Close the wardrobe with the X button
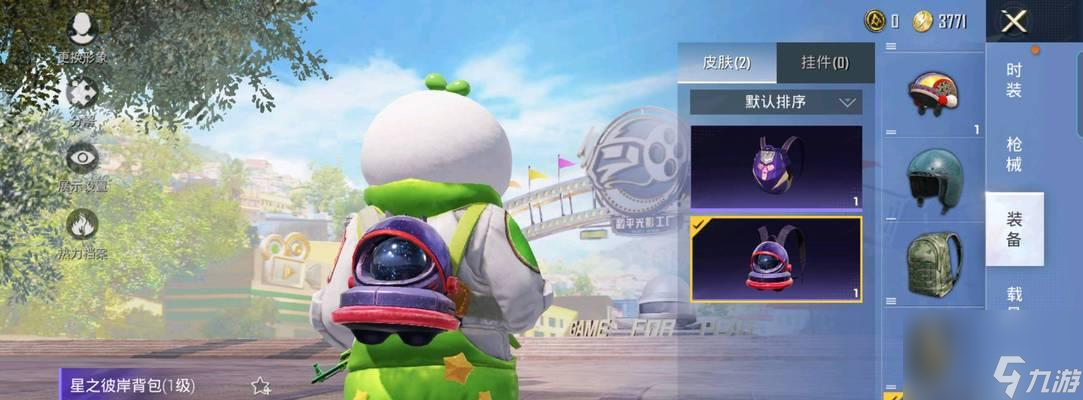1083x400 pixels. point(1014,21)
